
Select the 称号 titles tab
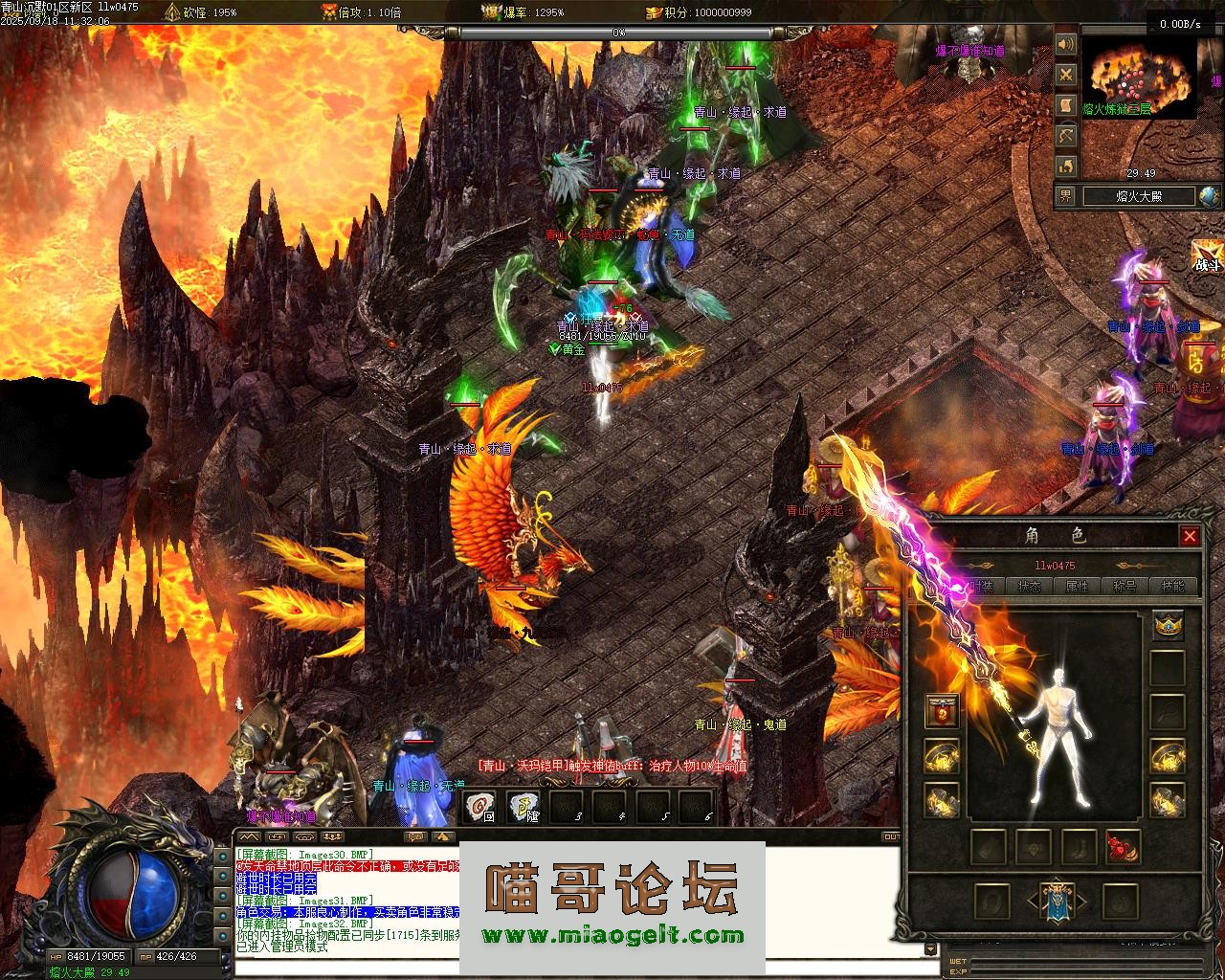(1125, 586)
